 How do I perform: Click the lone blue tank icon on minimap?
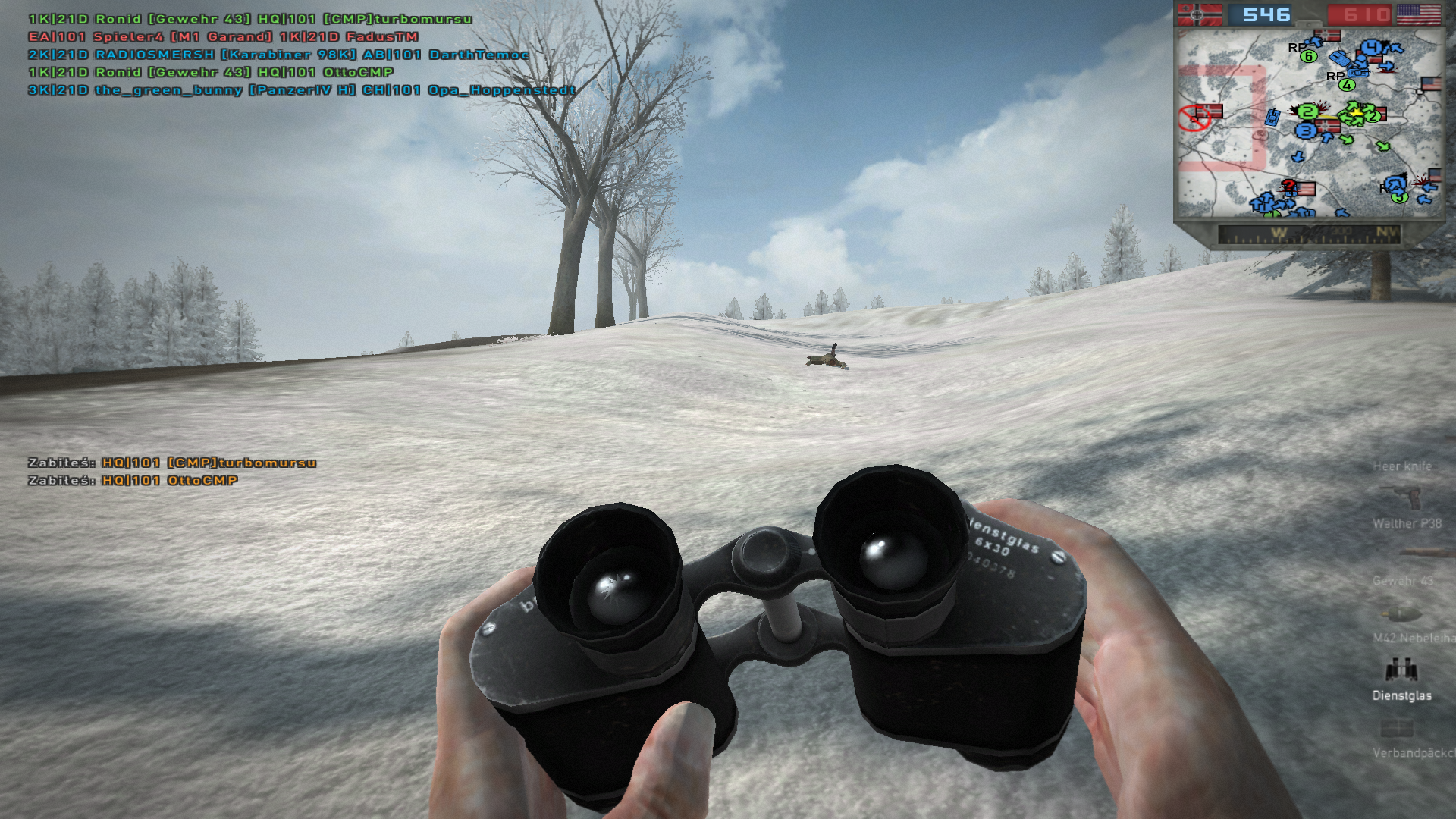[1272, 117]
